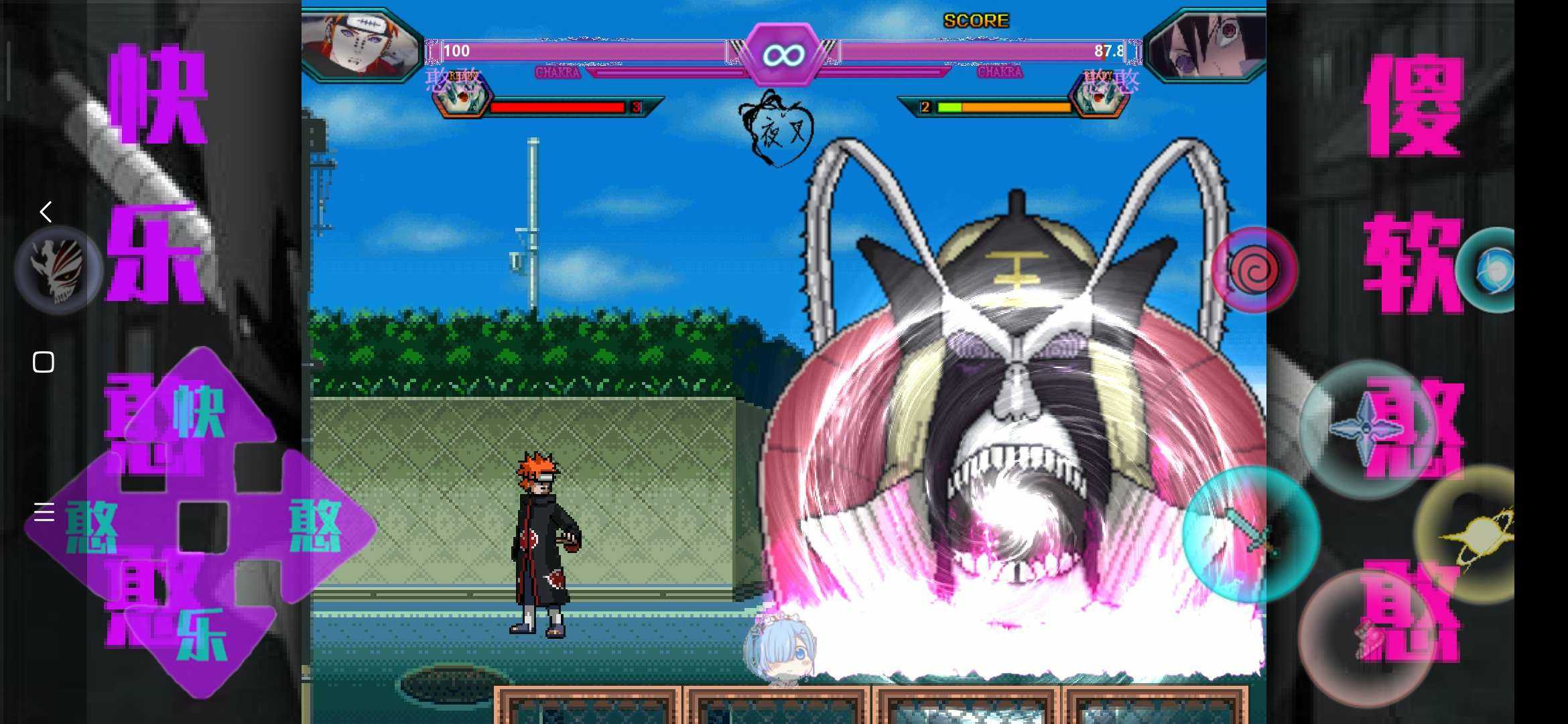The height and width of the screenshot is (724, 1568).
Task: Throw shuriken with the shuriken button
Action: [1367, 429]
